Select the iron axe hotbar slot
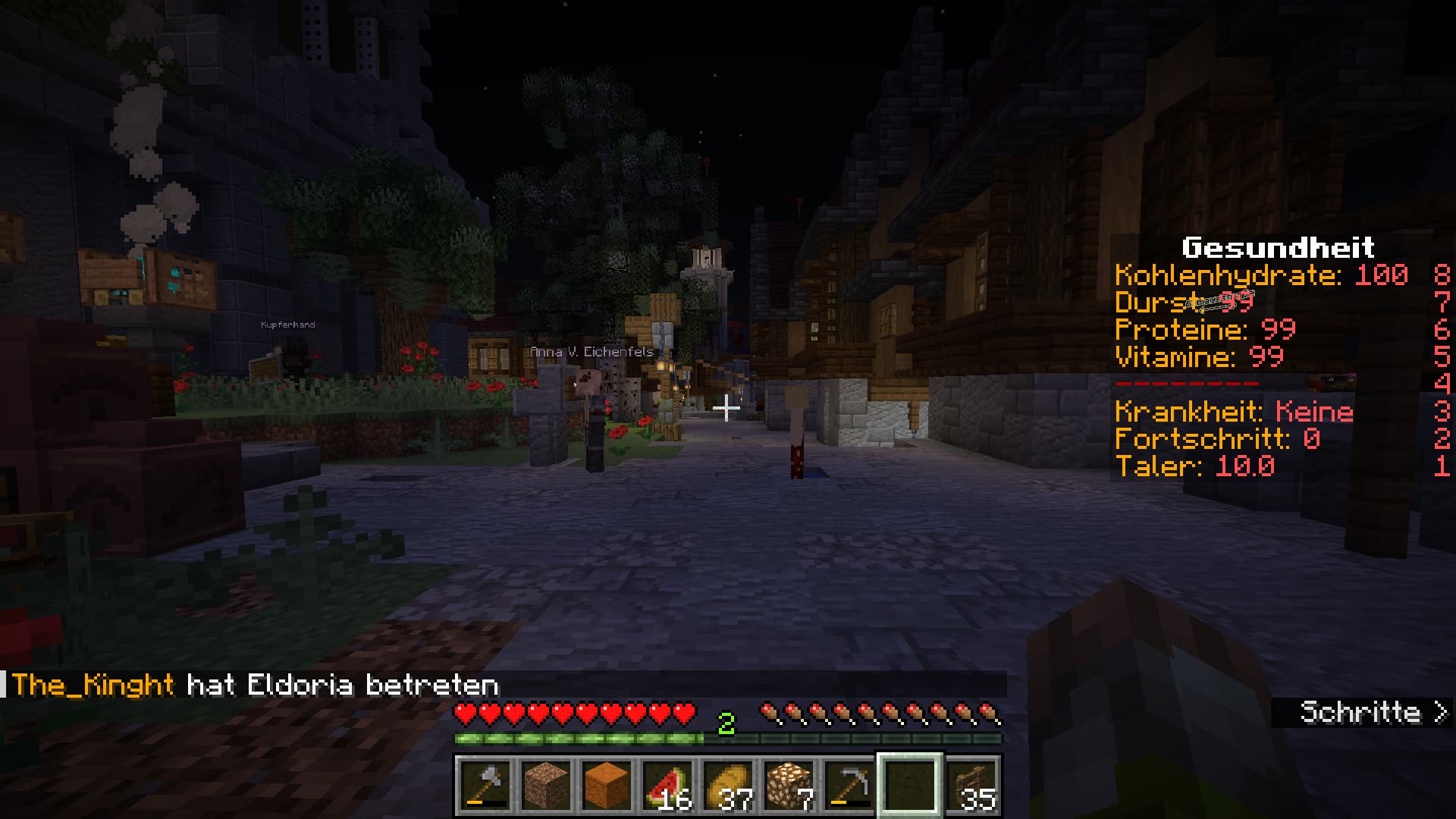This screenshot has width=1456, height=819. pyautogui.click(x=485, y=786)
